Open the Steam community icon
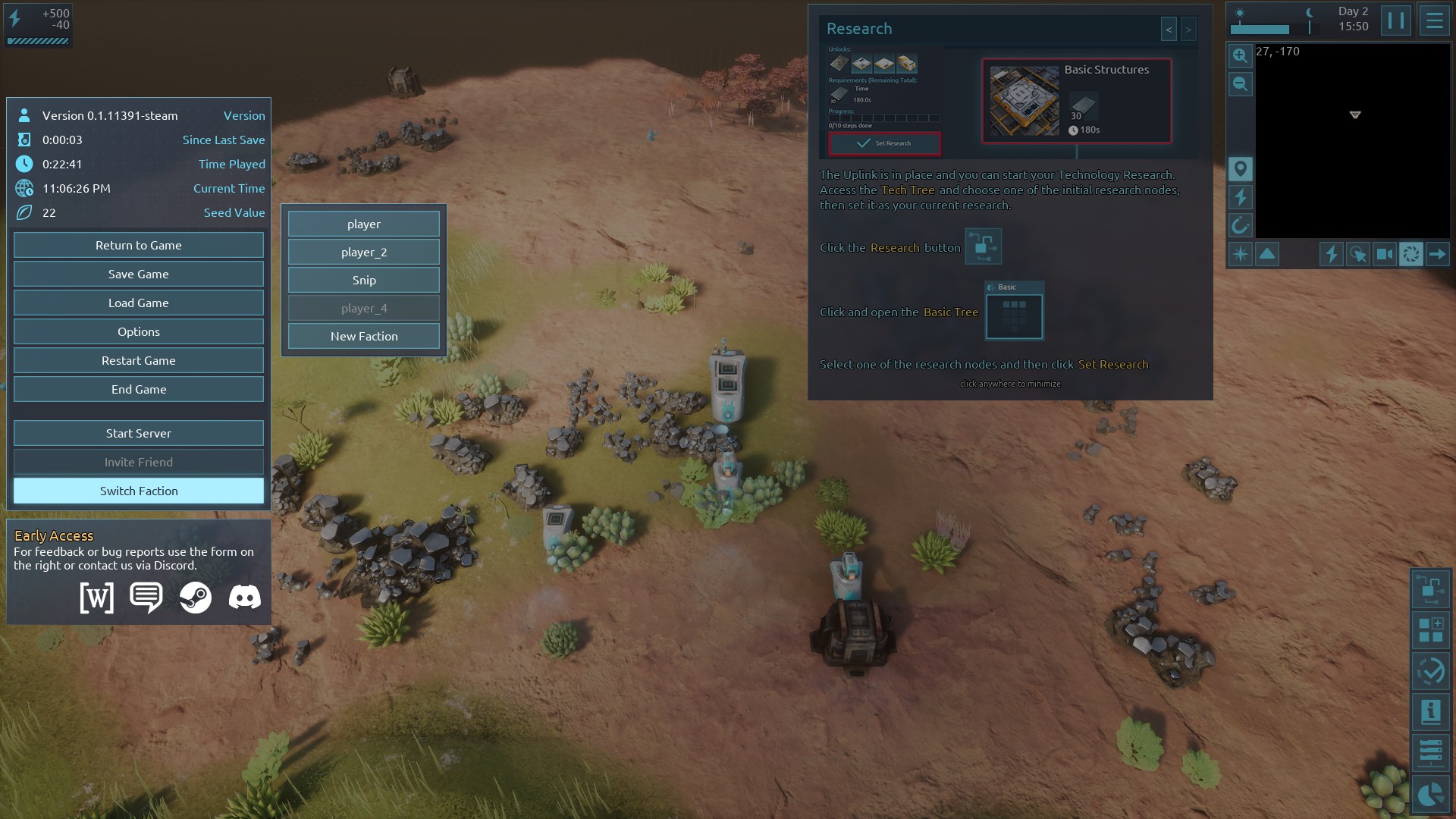 coord(196,598)
